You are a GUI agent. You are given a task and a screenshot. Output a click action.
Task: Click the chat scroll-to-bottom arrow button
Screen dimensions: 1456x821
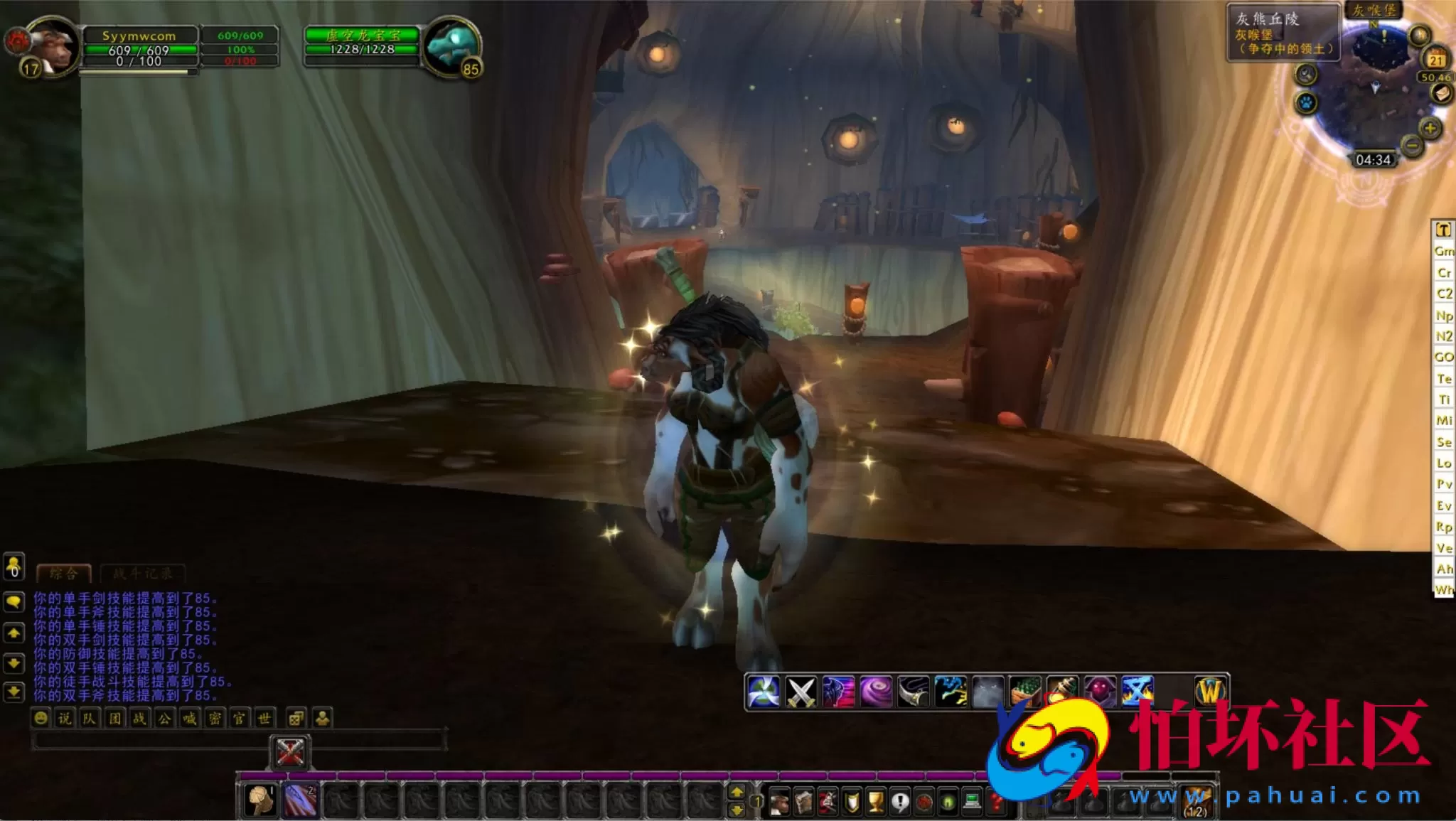click(14, 692)
